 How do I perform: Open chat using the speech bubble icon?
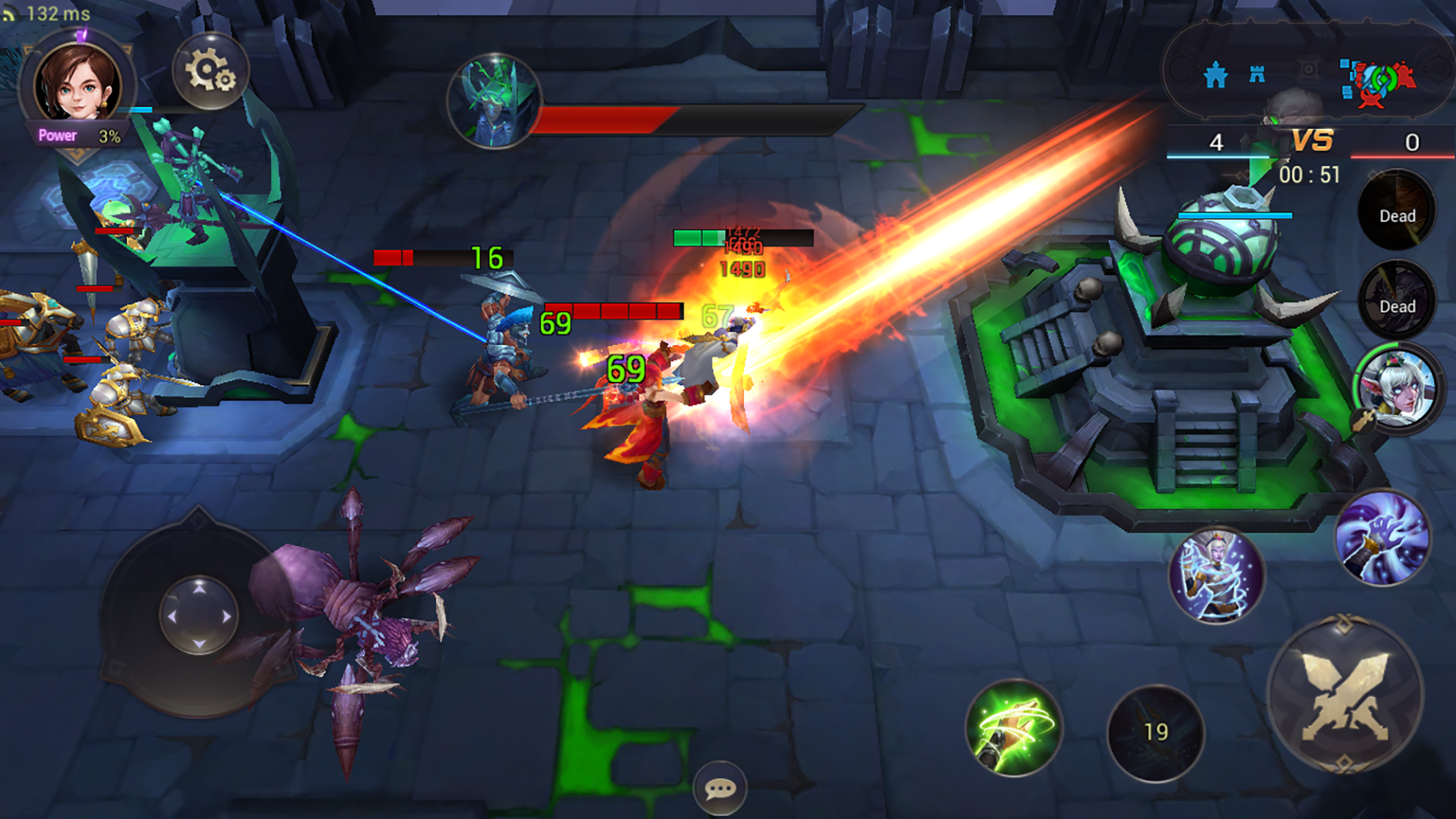(x=721, y=789)
